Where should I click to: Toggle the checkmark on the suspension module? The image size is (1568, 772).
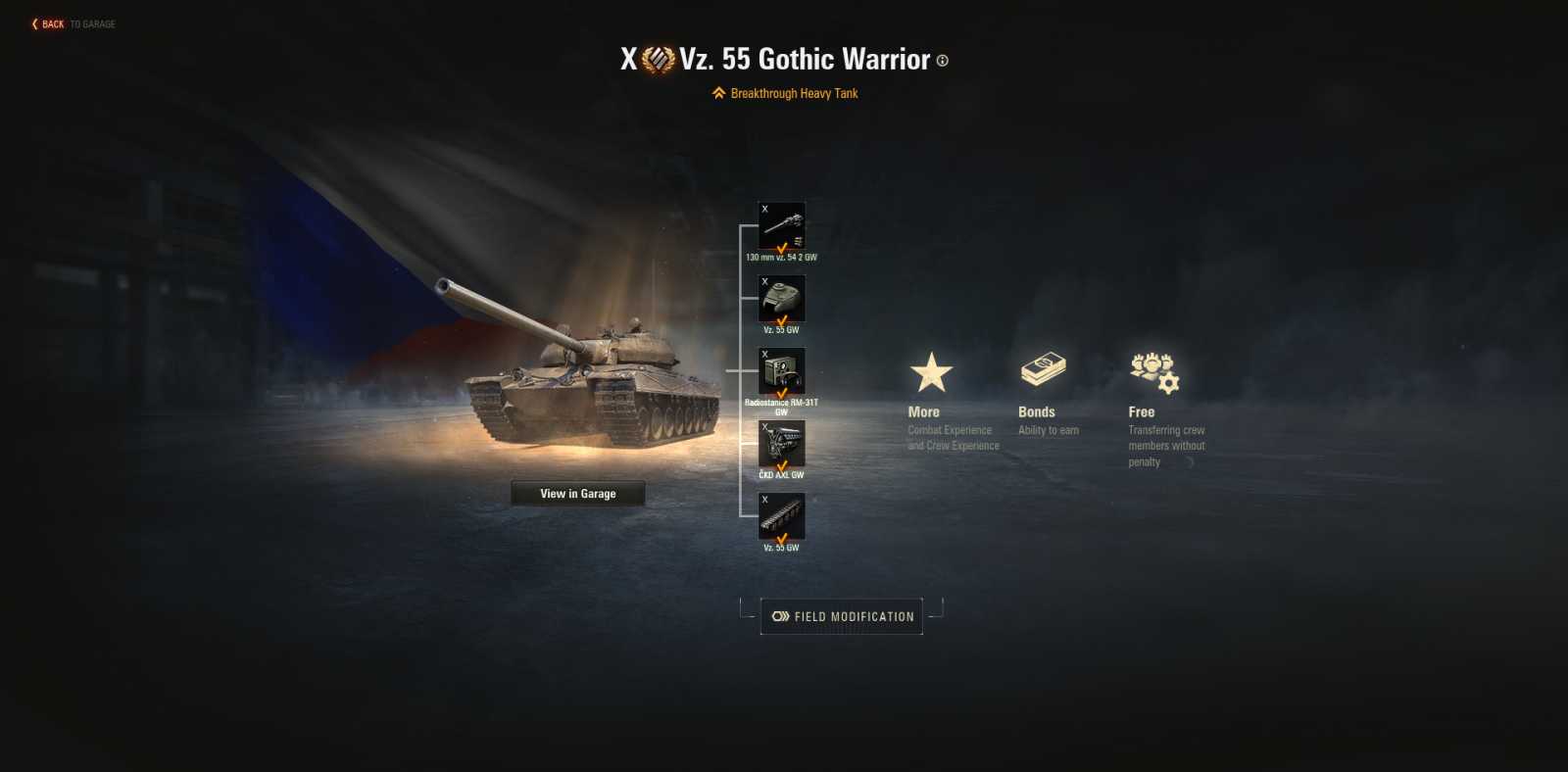(x=781, y=537)
